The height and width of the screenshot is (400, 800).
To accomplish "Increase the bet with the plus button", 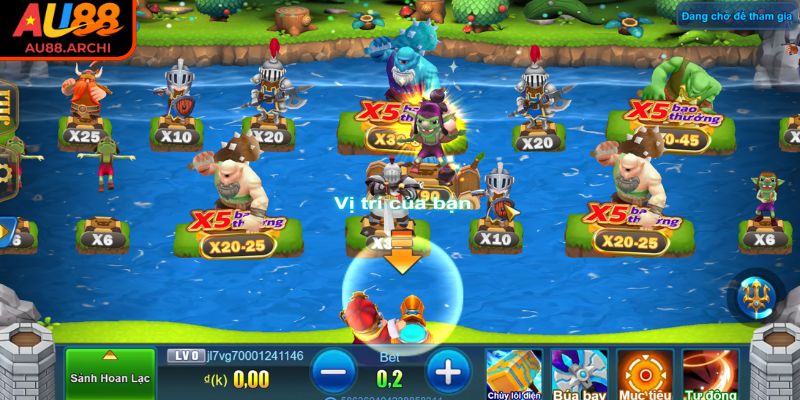I will 448,373.
